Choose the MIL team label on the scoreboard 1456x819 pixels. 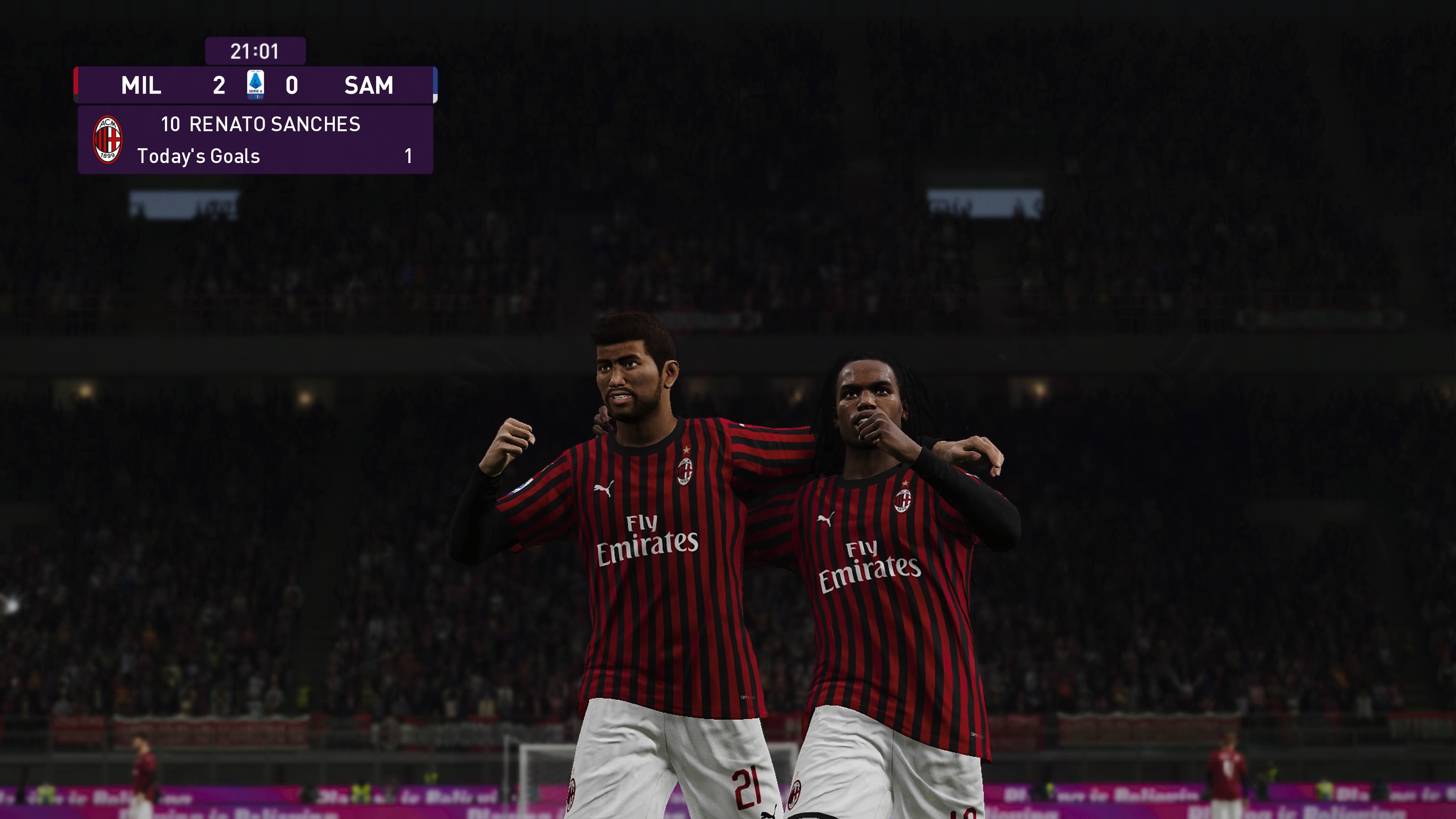pyautogui.click(x=141, y=86)
